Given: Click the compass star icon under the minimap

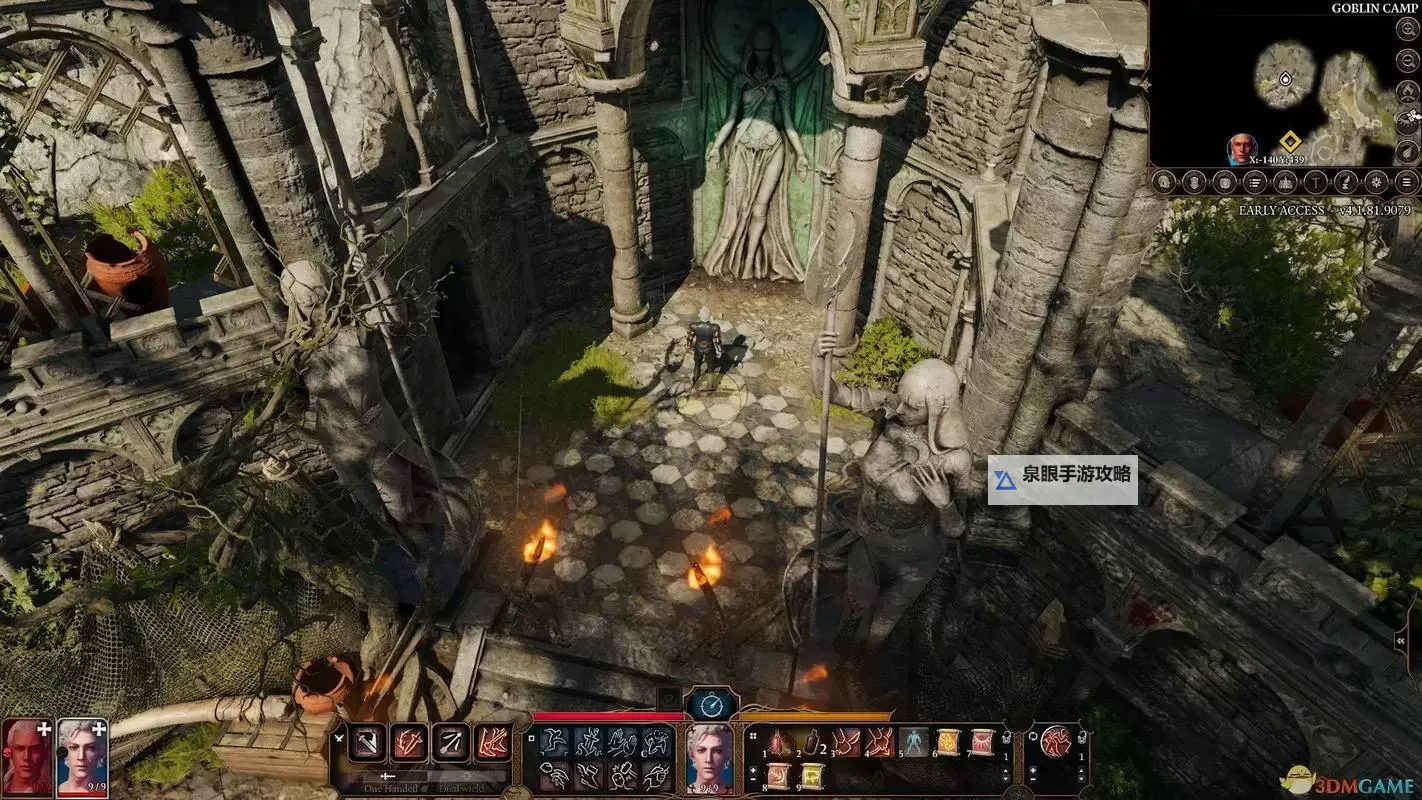Looking at the screenshot, I should pos(1377,182).
